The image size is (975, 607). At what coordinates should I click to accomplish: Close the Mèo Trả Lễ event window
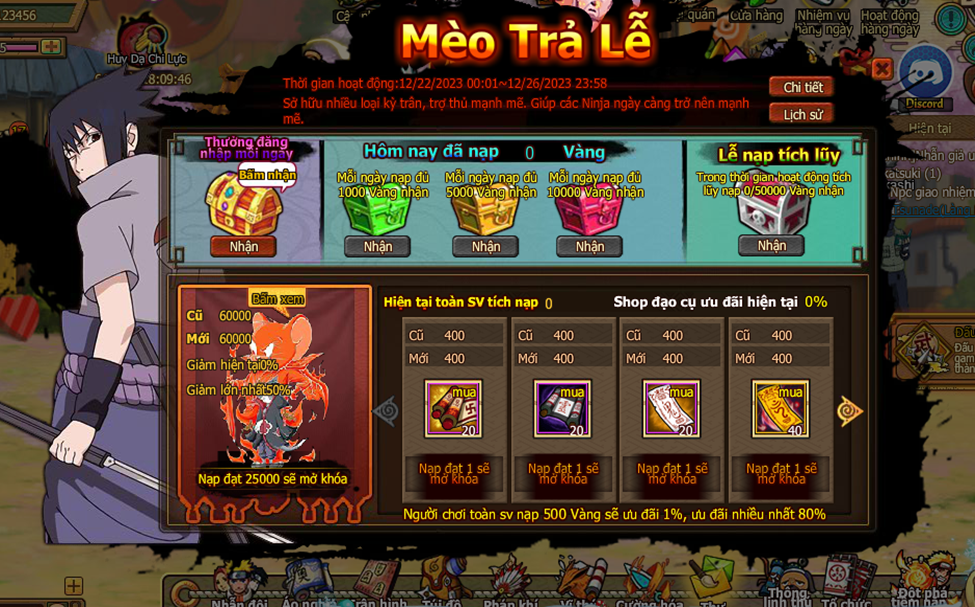coord(881,68)
